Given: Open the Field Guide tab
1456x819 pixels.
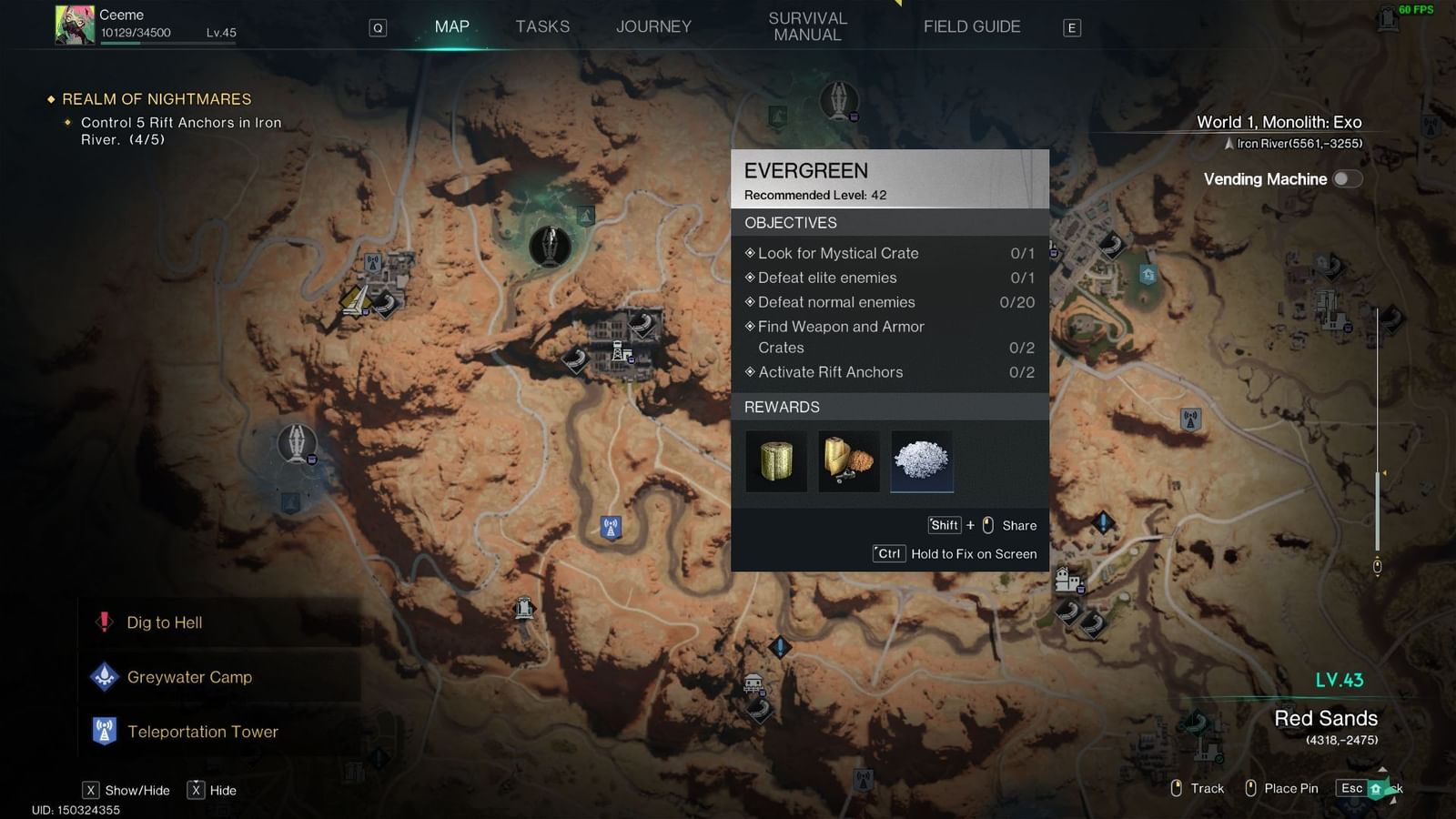Looking at the screenshot, I should point(971,26).
